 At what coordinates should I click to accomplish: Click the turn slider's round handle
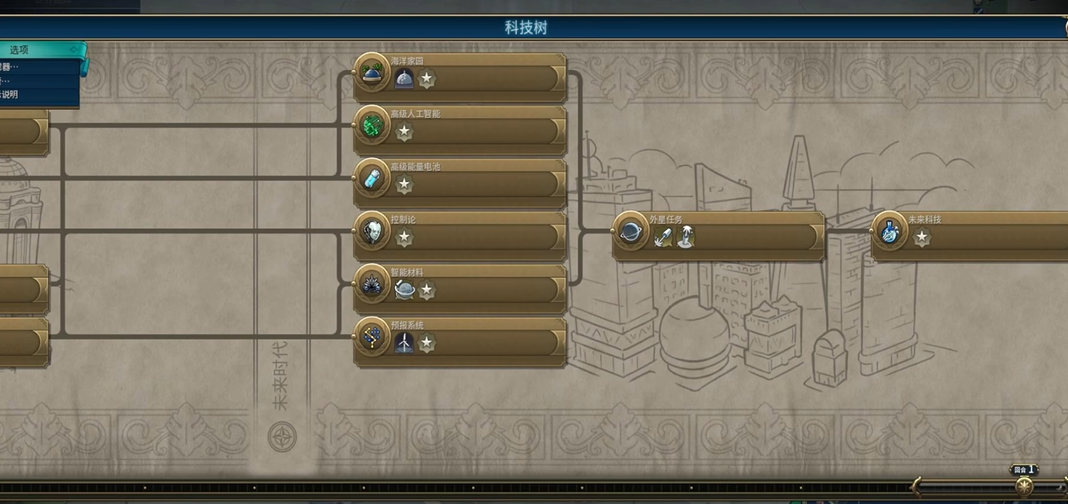point(1024,485)
